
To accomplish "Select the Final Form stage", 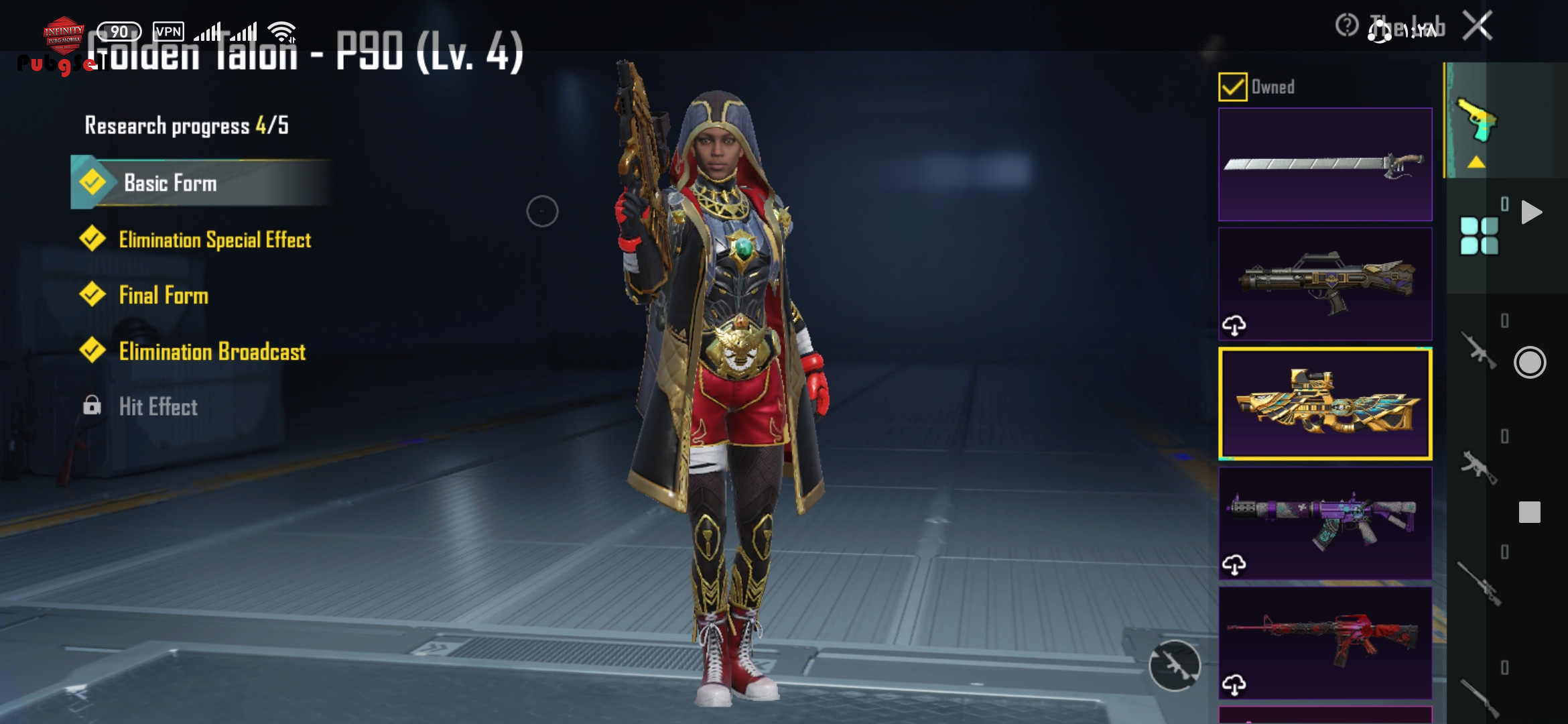I will [x=164, y=296].
